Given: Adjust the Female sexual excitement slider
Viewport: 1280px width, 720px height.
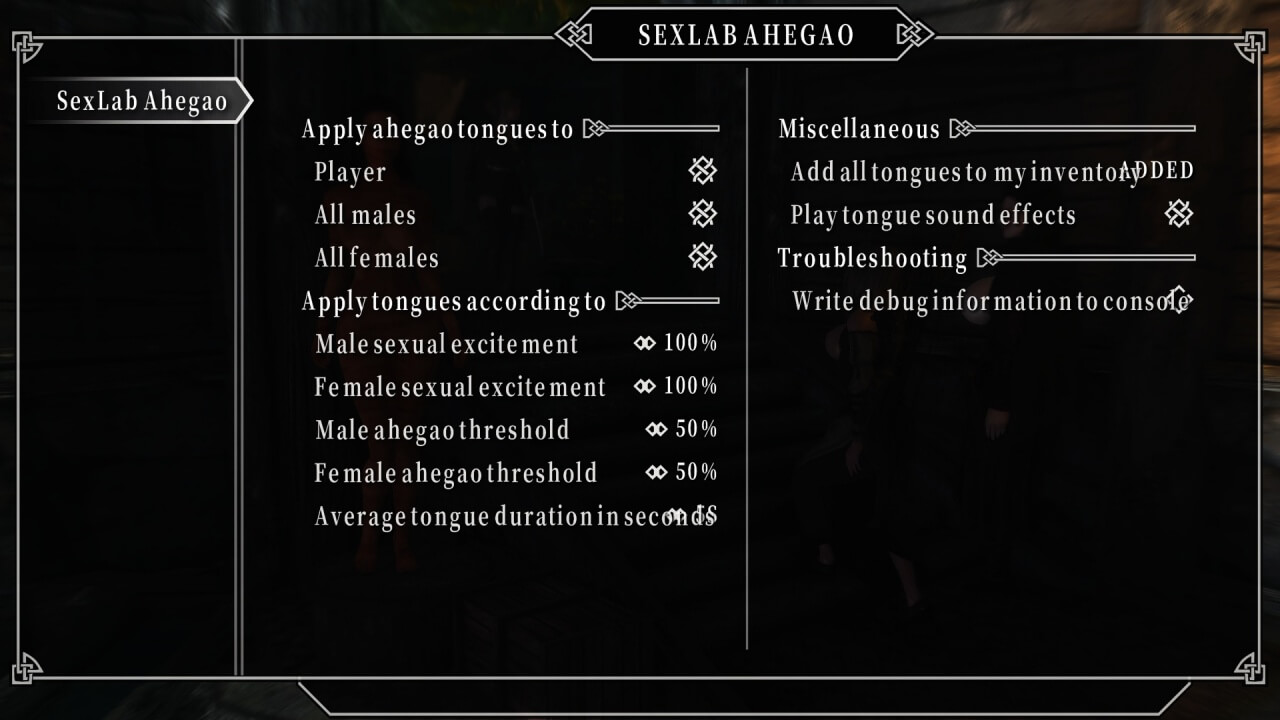Looking at the screenshot, I should coord(676,387).
